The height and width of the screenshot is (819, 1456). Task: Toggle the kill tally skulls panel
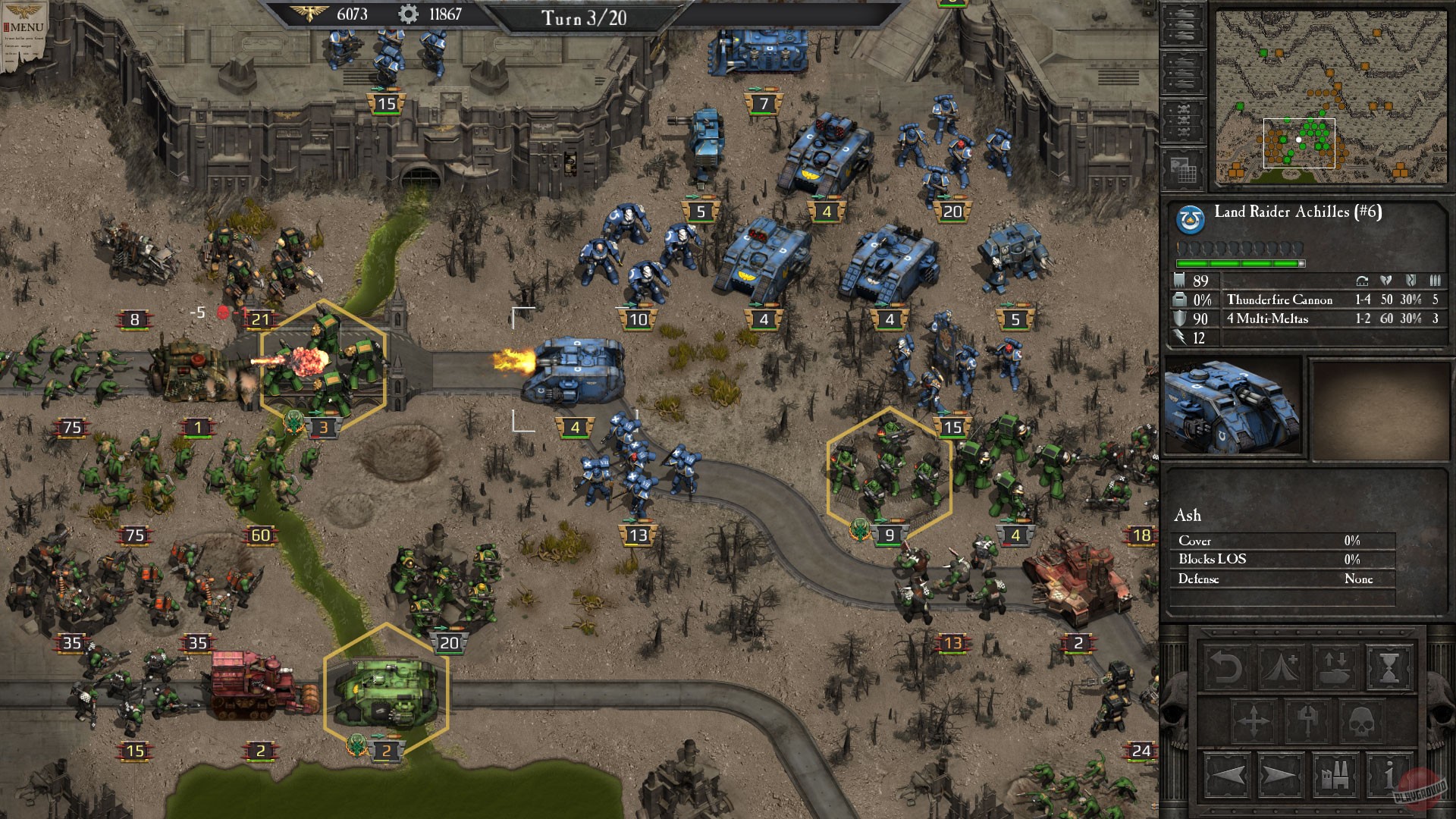click(1183, 120)
